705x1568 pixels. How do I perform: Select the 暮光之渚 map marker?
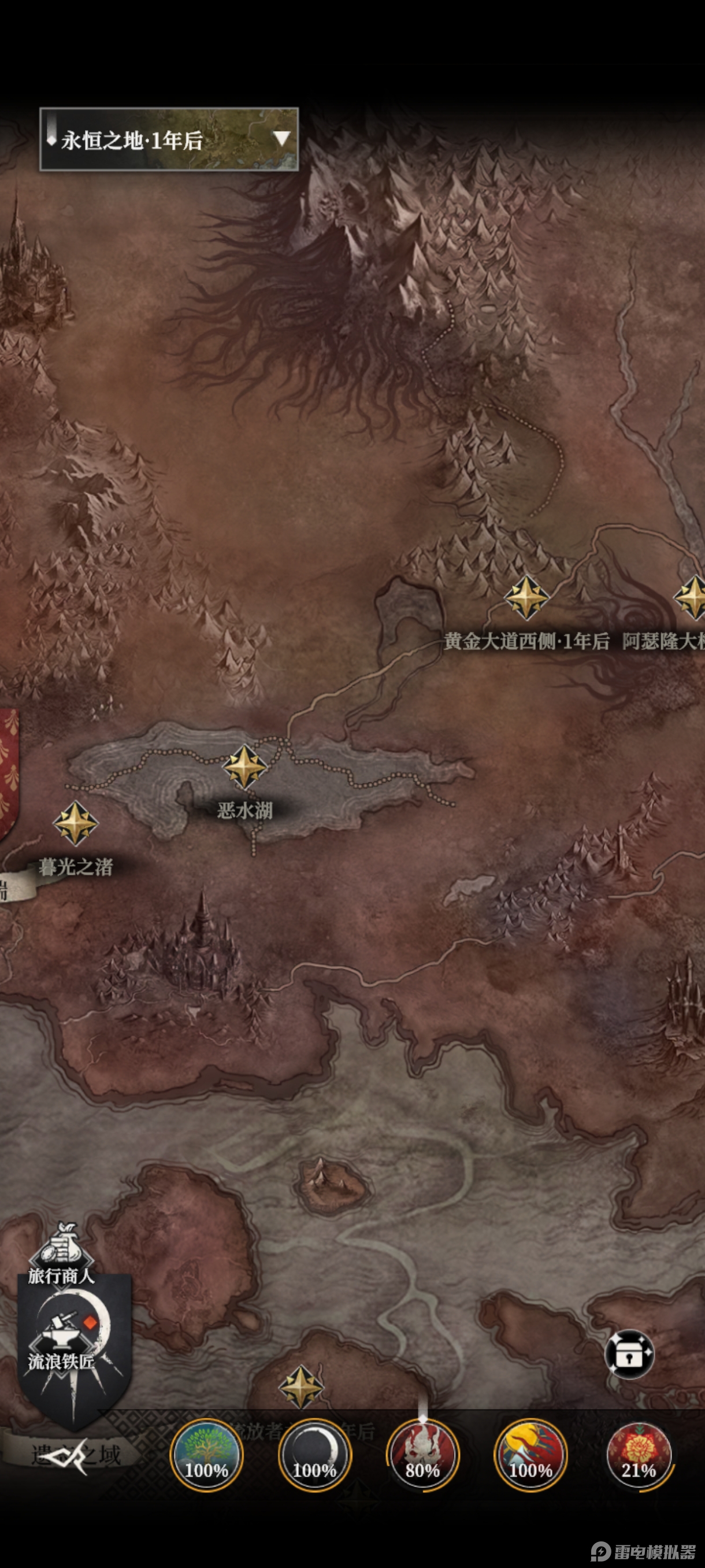(76, 823)
